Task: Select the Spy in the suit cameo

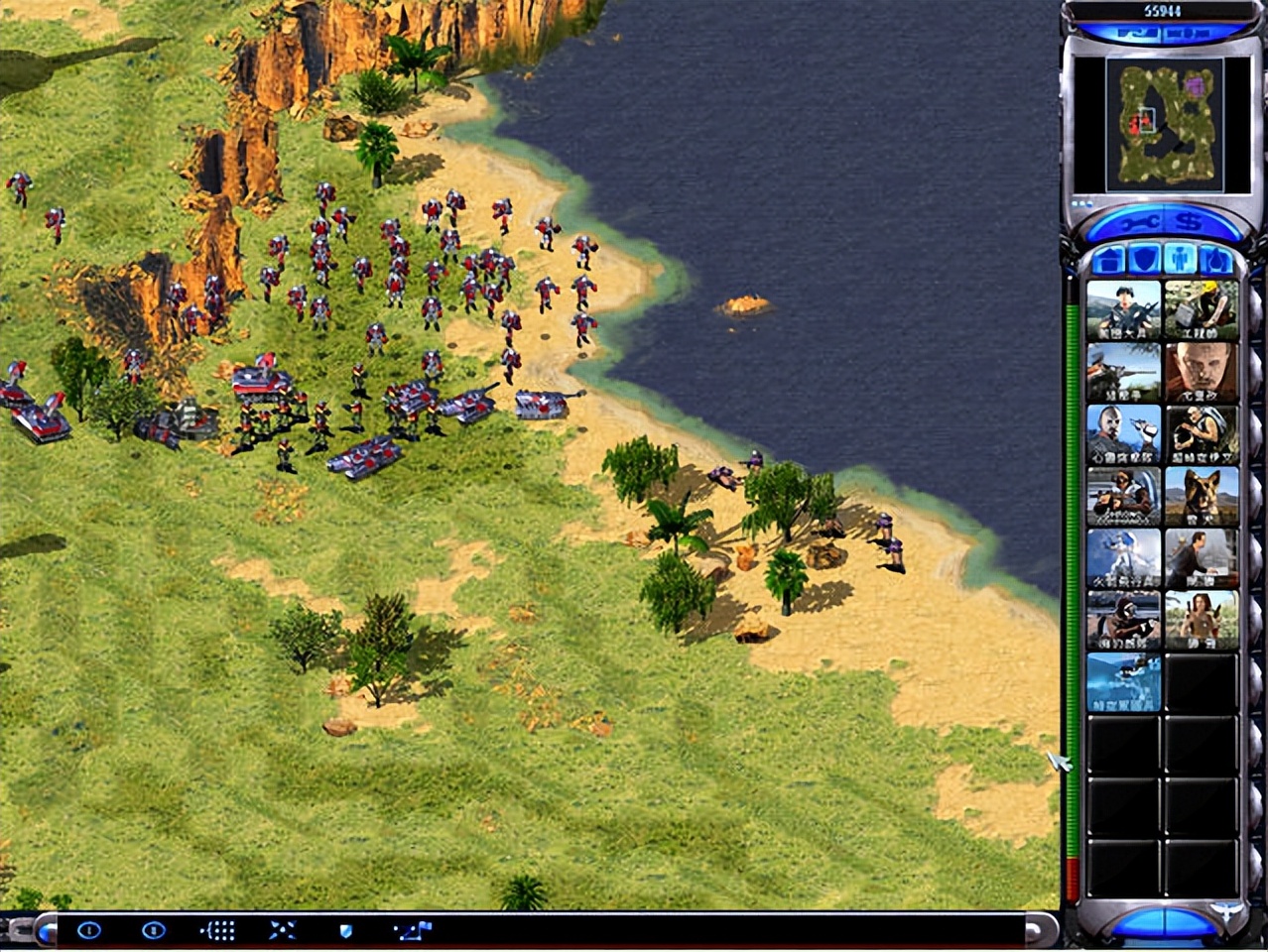Action: pyautogui.click(x=1202, y=557)
